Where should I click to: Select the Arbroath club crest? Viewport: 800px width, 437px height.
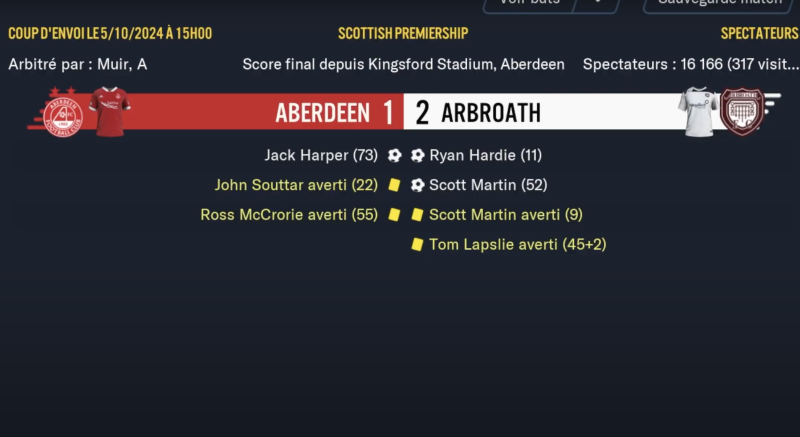[x=743, y=112]
